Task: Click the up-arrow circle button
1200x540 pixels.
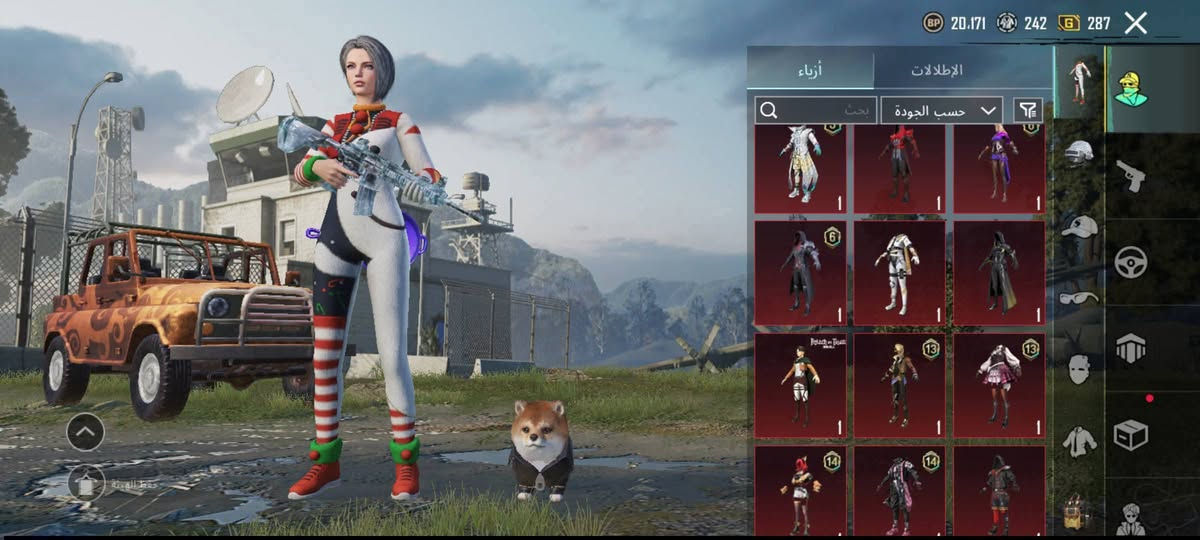Action: click(85, 432)
